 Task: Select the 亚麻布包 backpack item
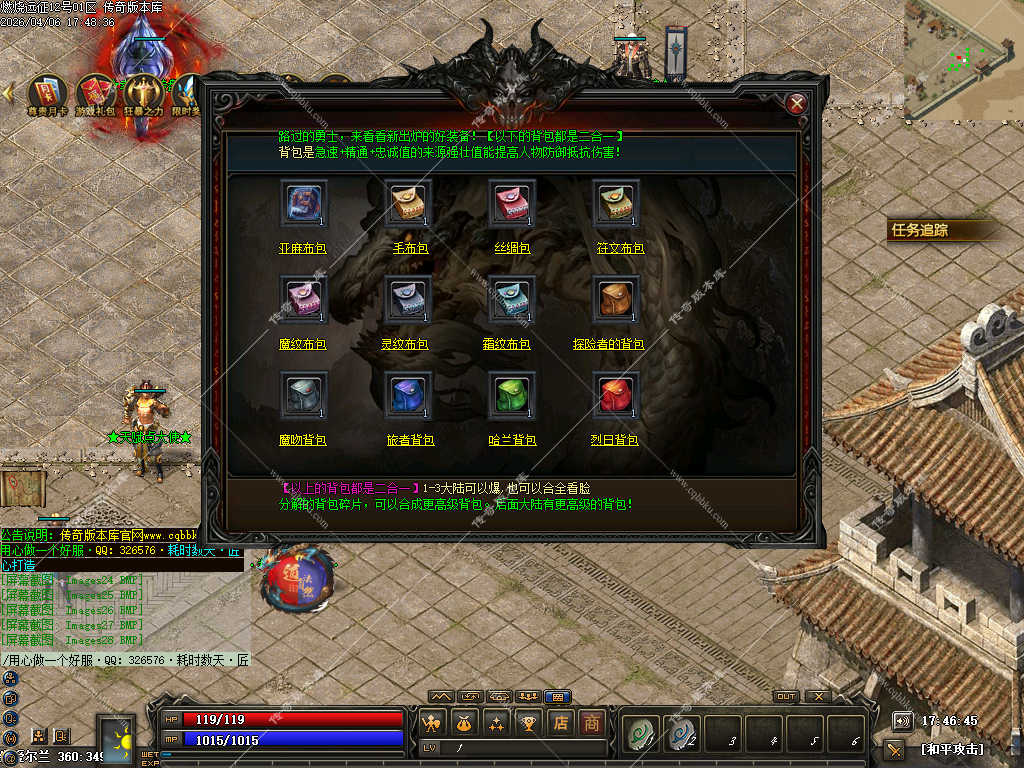(x=303, y=204)
